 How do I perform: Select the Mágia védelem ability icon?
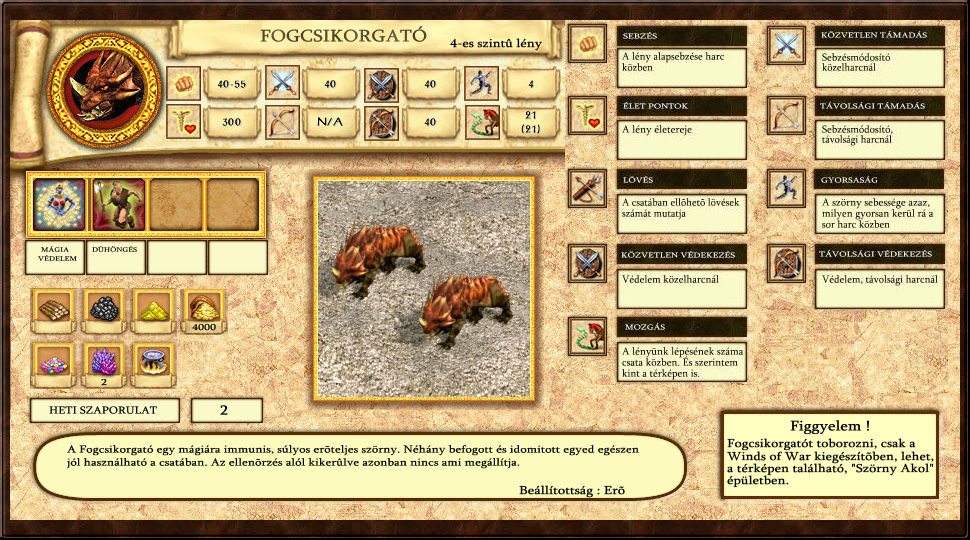[59, 205]
